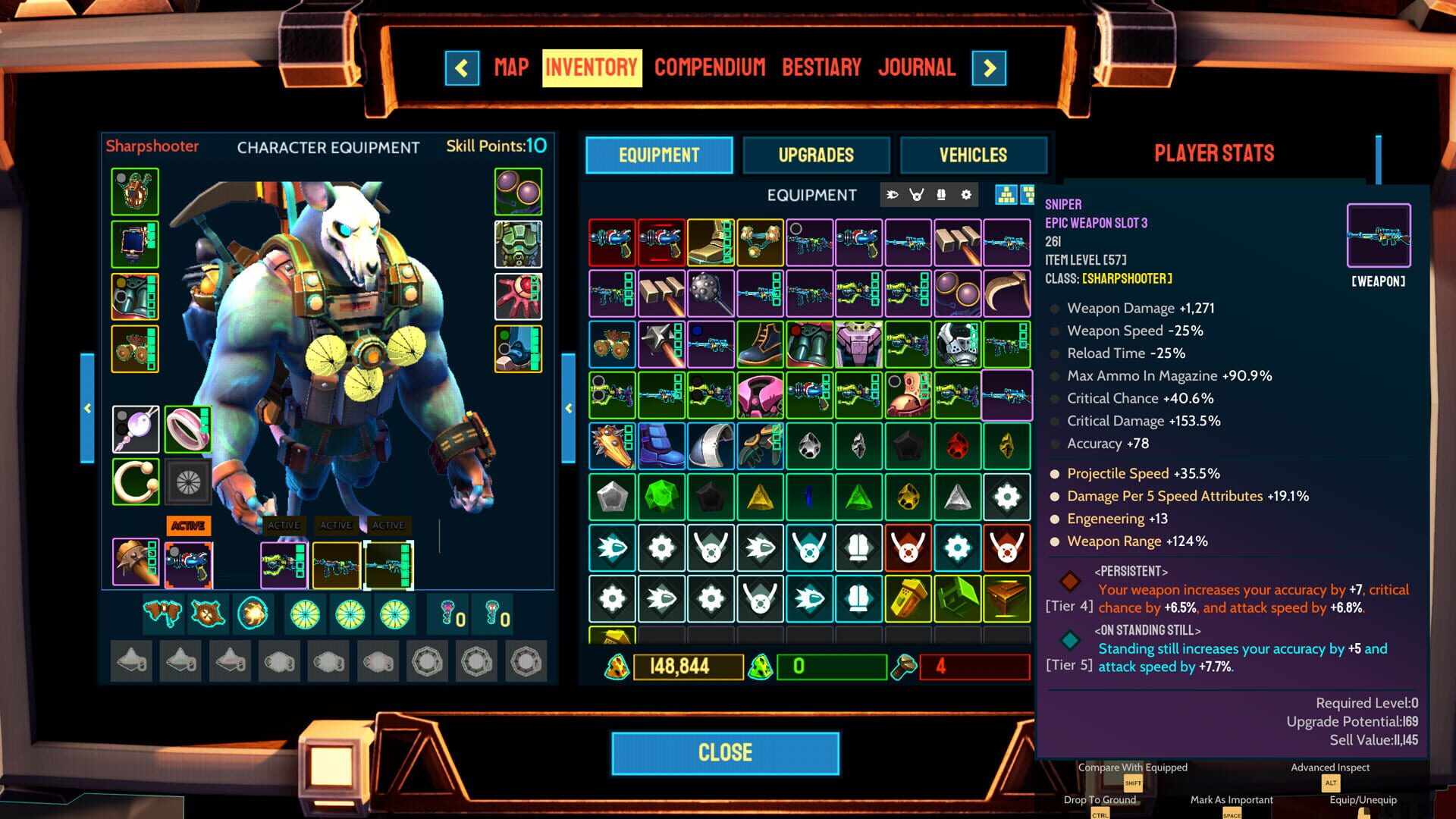Click the CLOSE button at bottom

point(726,752)
